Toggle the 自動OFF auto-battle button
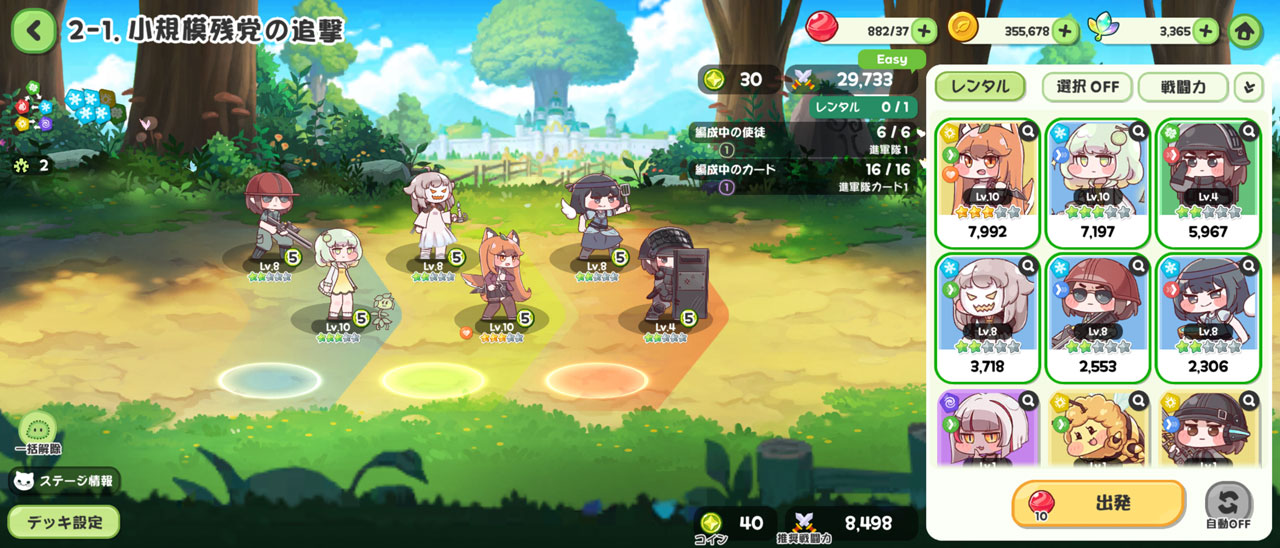Screen dimensions: 1280x548 click(1228, 505)
